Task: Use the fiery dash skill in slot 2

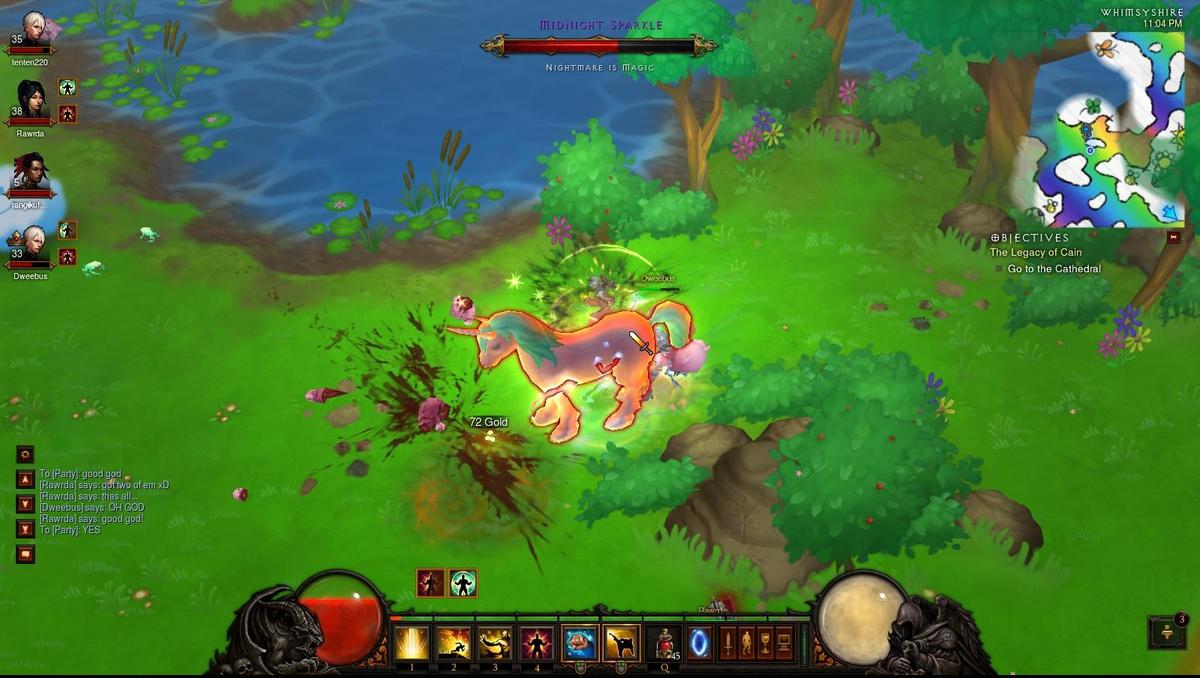Action: click(453, 643)
